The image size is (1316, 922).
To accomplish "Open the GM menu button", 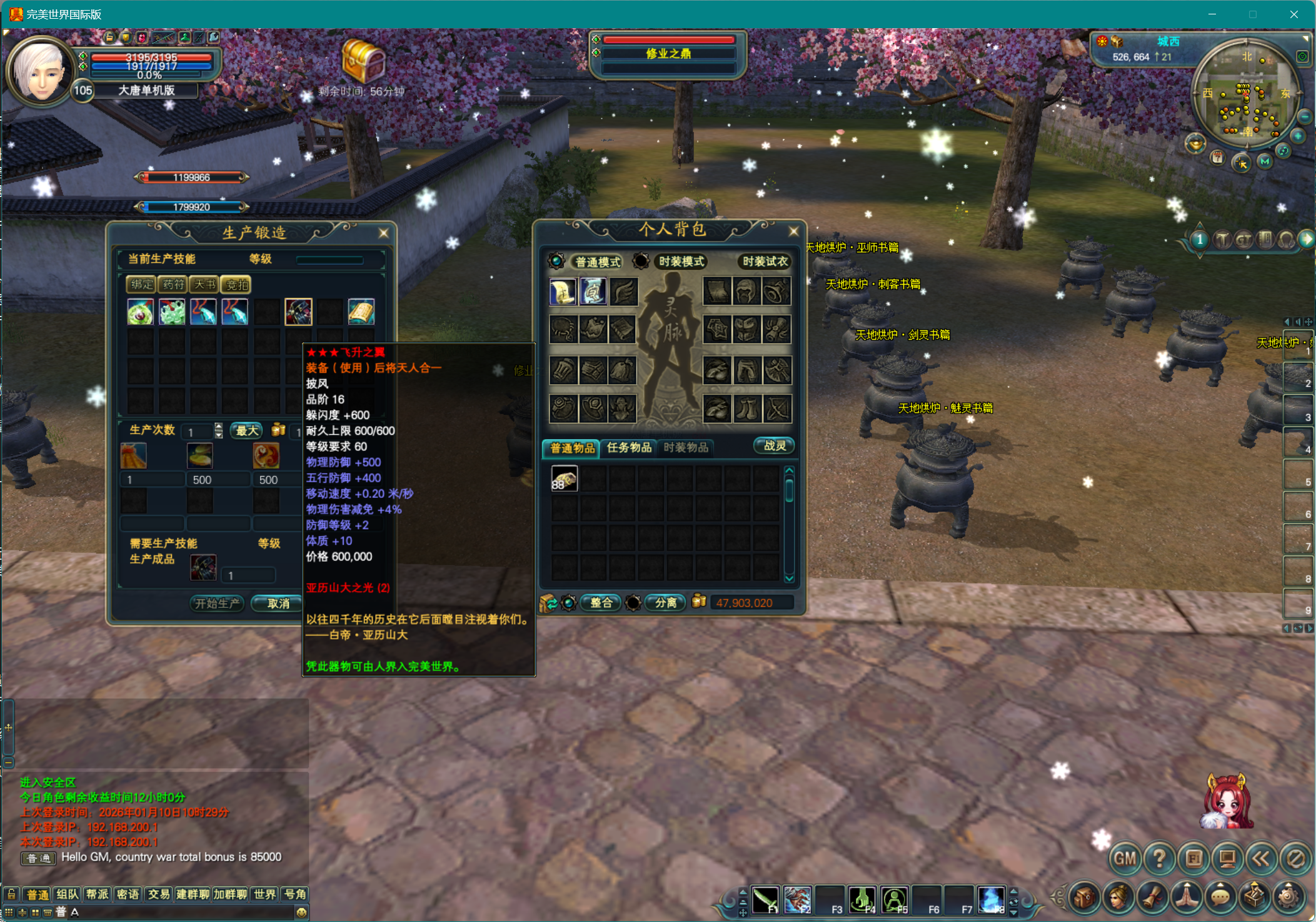I will click(x=1125, y=859).
